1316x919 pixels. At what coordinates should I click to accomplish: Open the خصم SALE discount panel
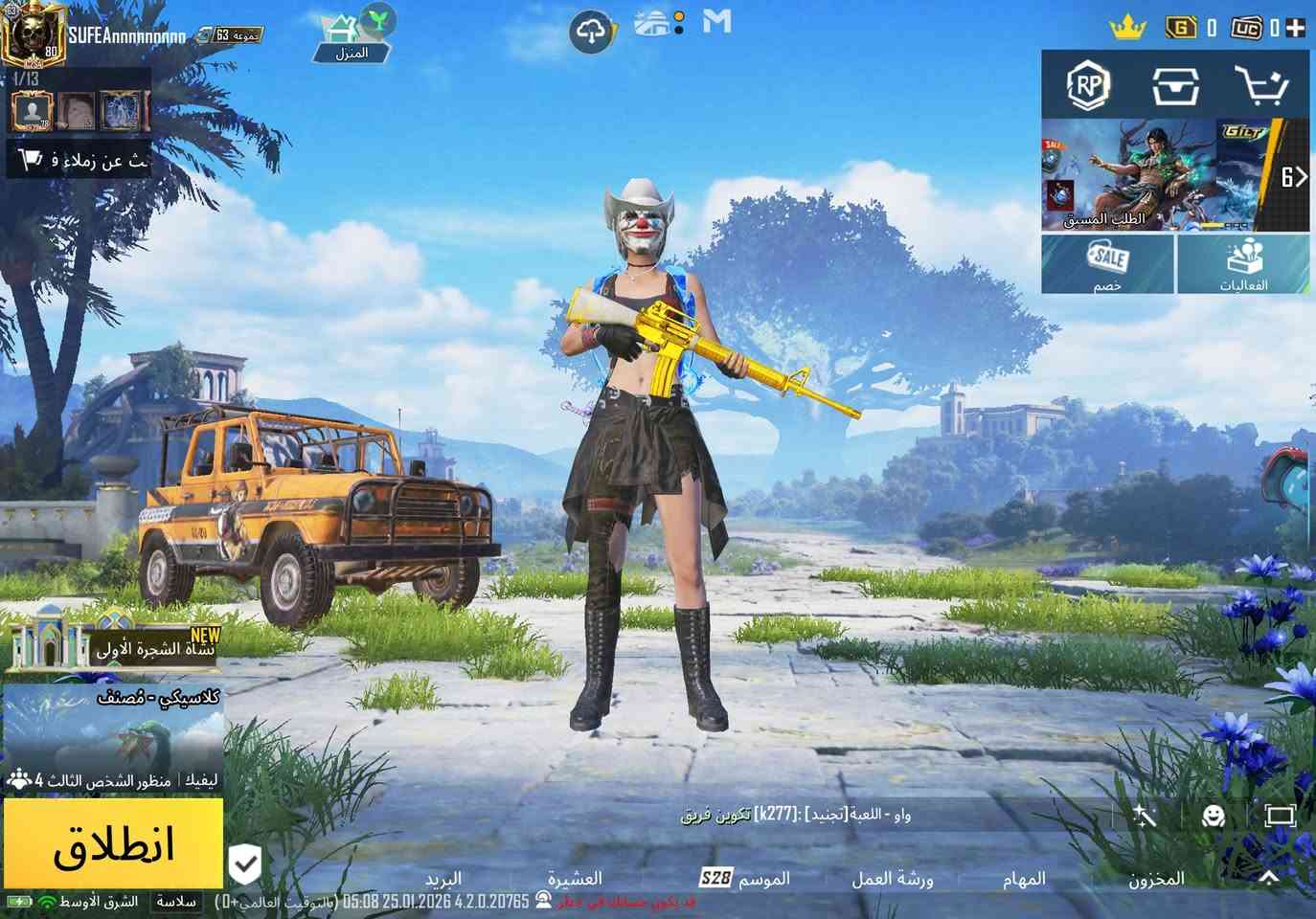[1107, 263]
